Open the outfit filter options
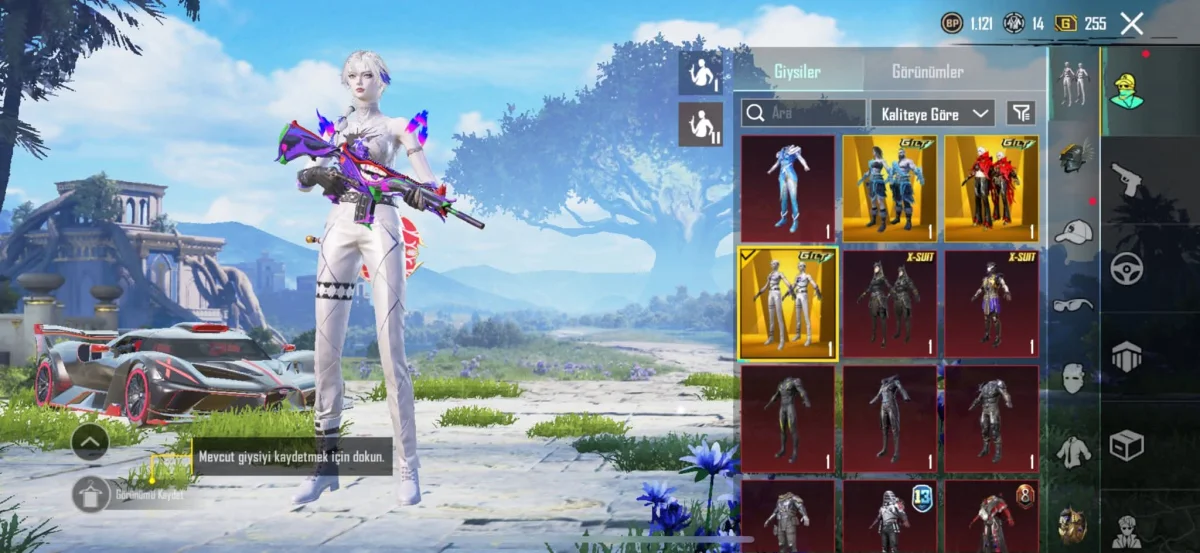This screenshot has width=1200, height=553. [x=1020, y=113]
